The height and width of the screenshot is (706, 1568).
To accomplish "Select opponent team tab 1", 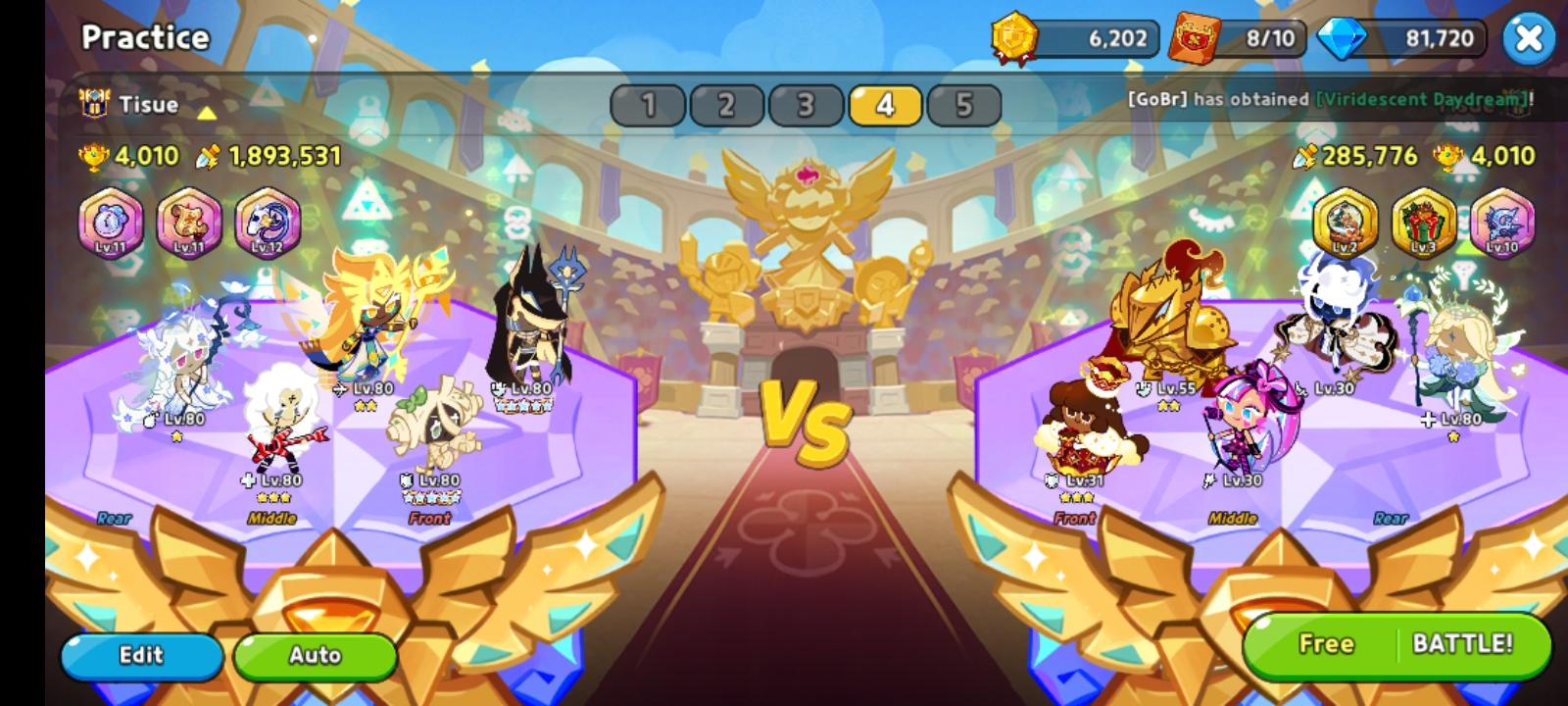I will coord(650,105).
